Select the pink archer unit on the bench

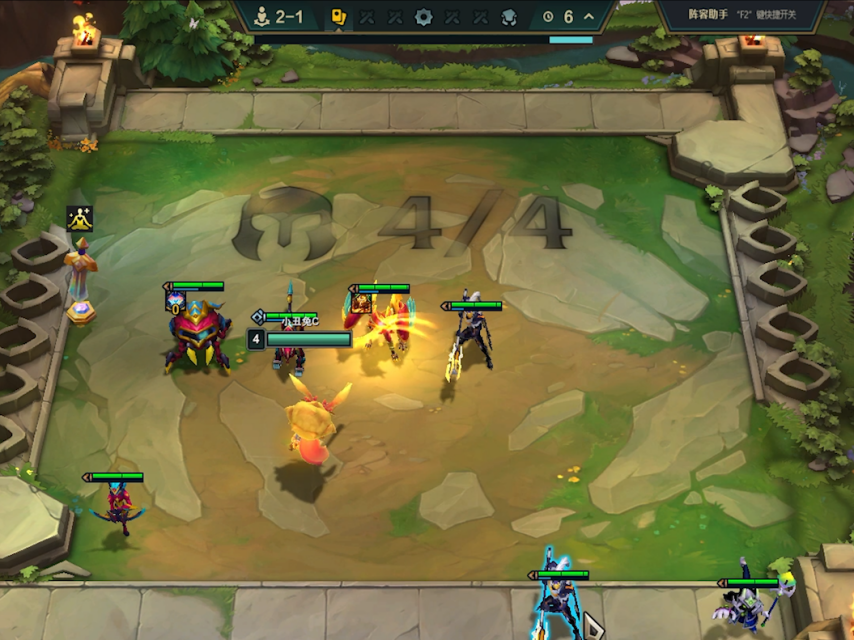click(117, 510)
